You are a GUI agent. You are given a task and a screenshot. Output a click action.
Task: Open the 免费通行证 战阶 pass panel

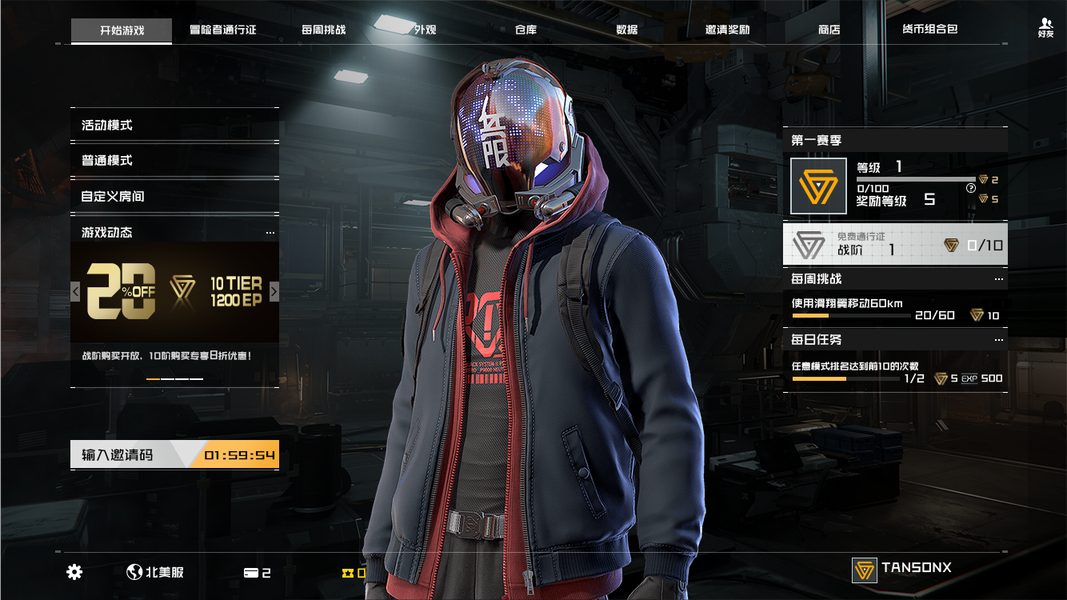click(x=895, y=245)
